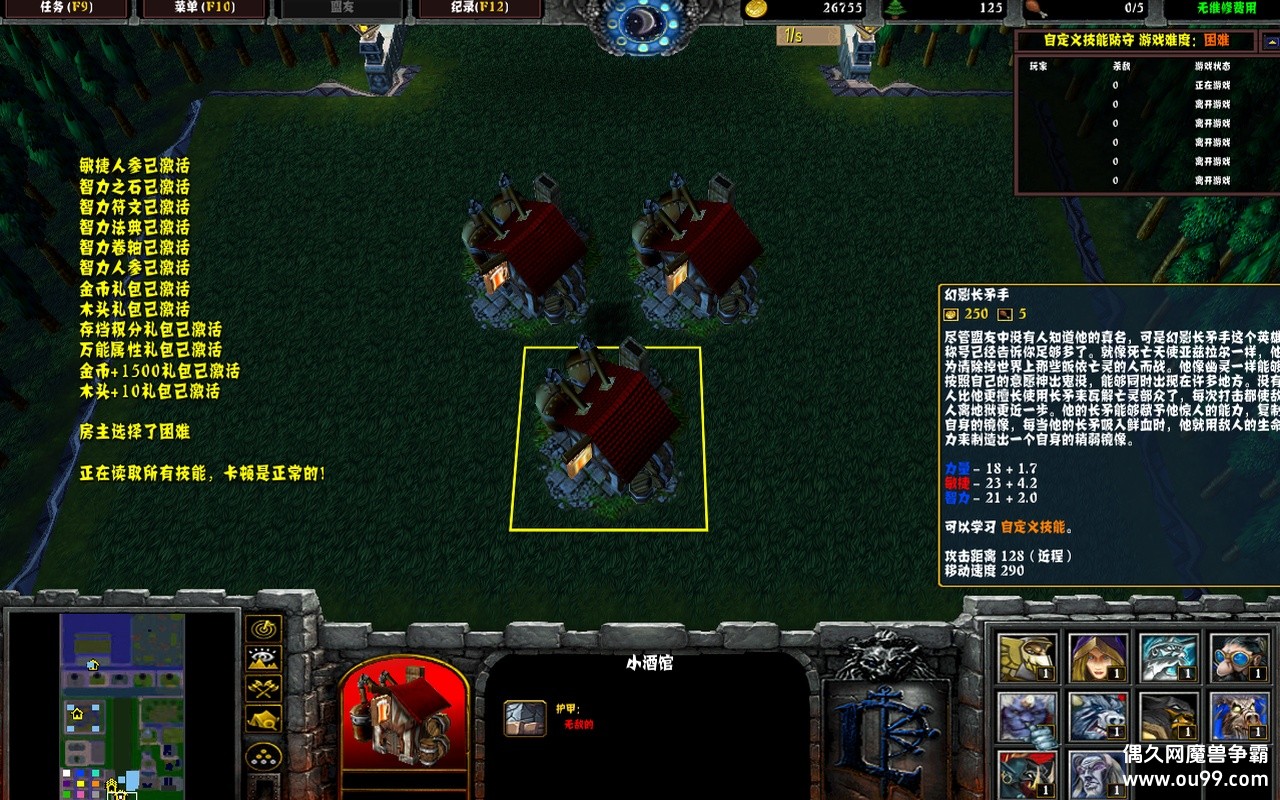Choose the icy blue frost creature hero

pyautogui.click(x=1169, y=658)
